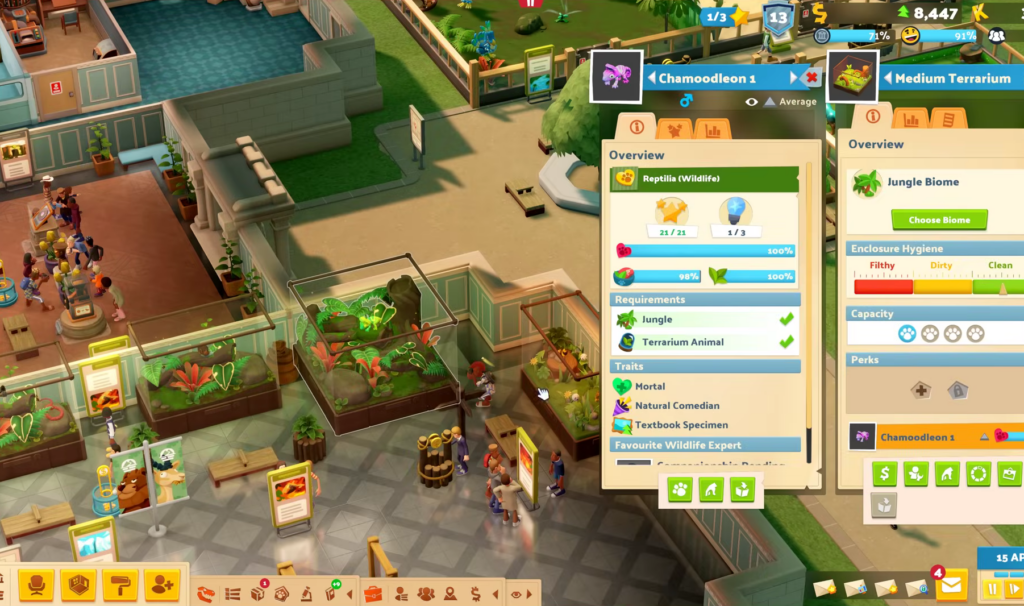Toggle the eye visibility options in toolbar

(516, 594)
